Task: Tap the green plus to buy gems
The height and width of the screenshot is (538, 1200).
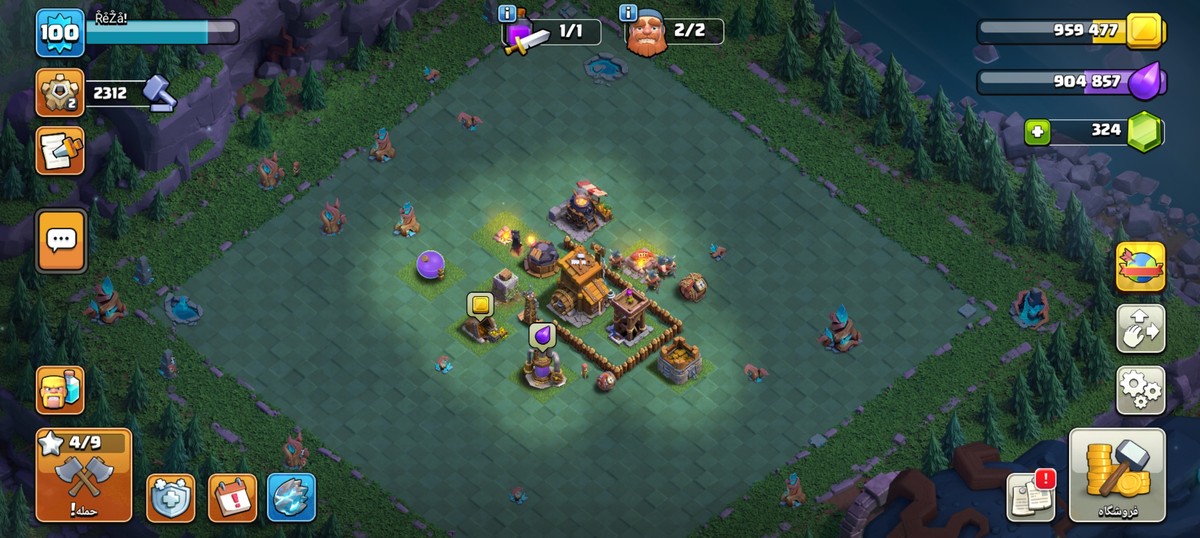Action: tap(1037, 131)
